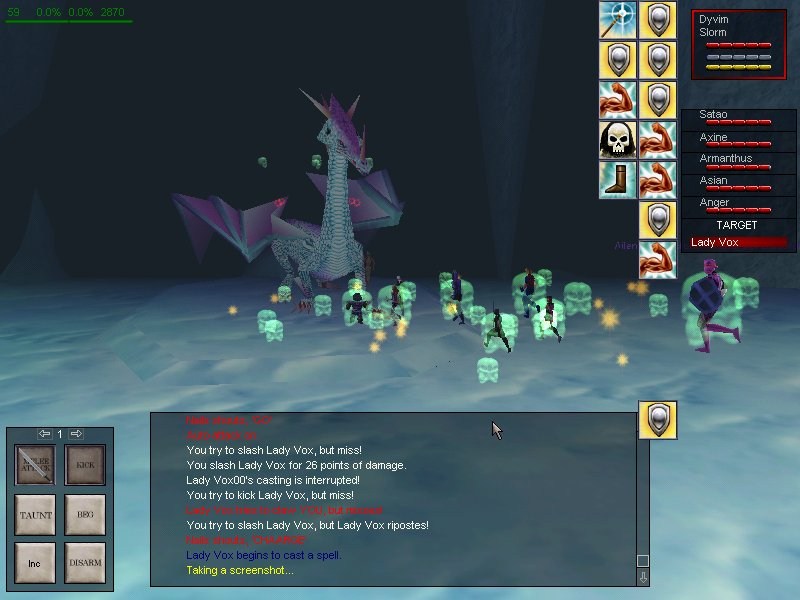Toggle the Melee Attack button

[x=35, y=465]
